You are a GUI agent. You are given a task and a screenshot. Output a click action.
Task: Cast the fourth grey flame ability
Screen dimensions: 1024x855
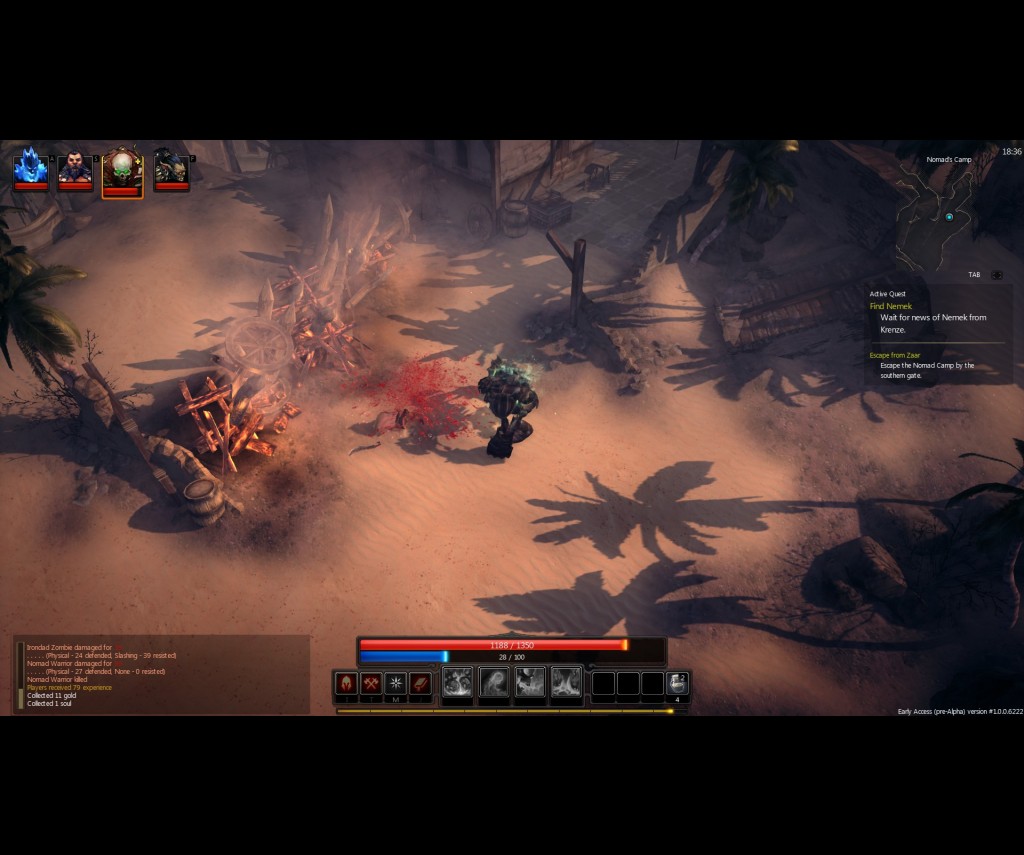pyautogui.click(x=566, y=683)
